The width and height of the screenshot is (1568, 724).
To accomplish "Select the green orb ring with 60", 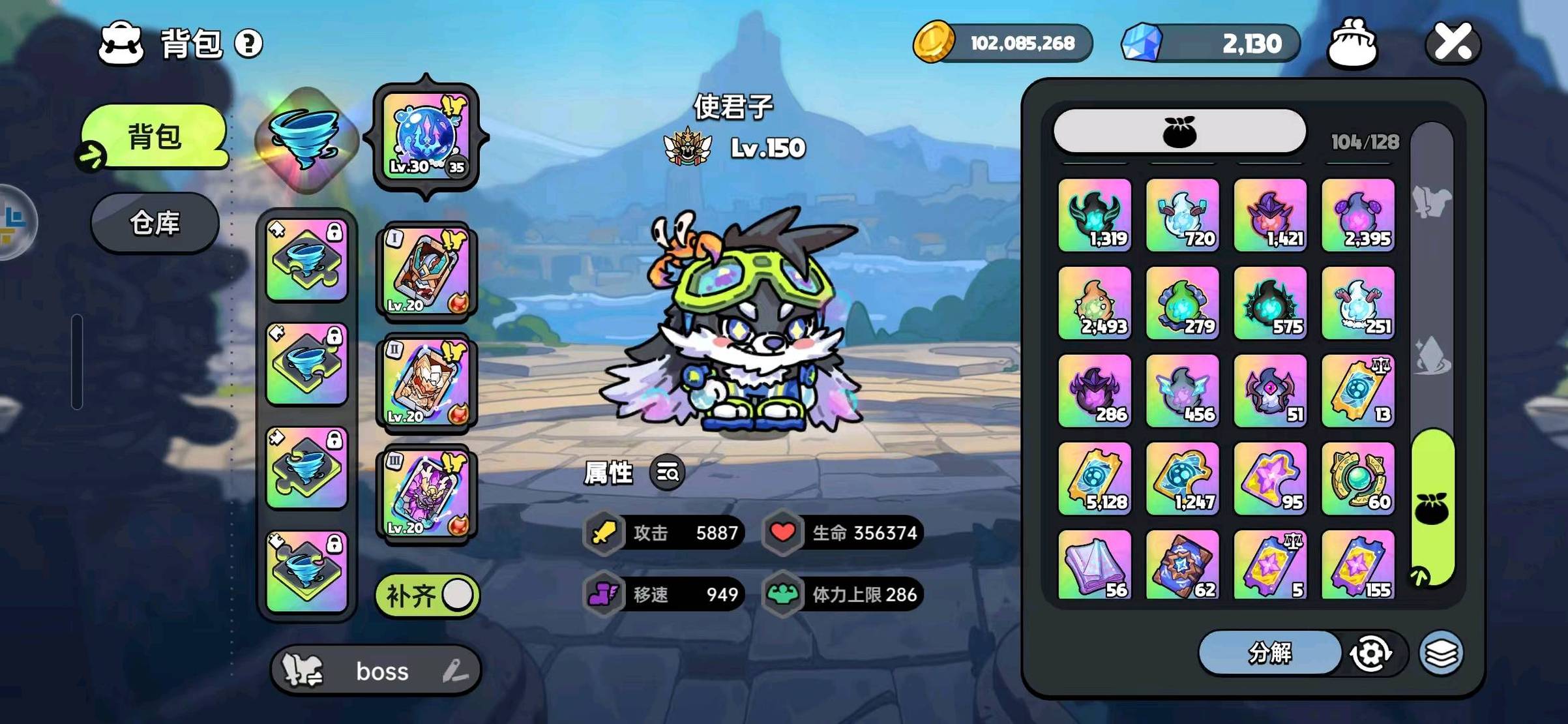I will (1358, 479).
